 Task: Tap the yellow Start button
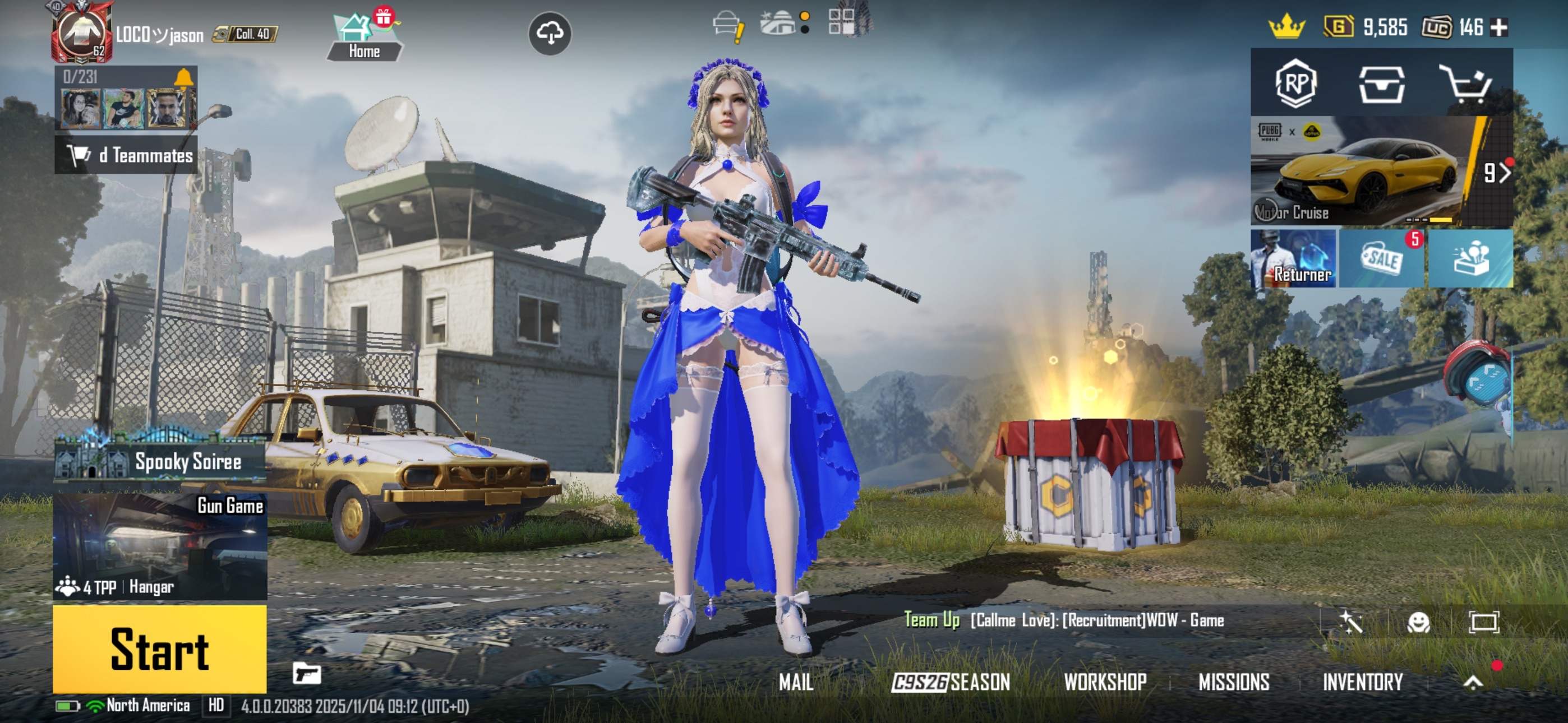point(159,649)
